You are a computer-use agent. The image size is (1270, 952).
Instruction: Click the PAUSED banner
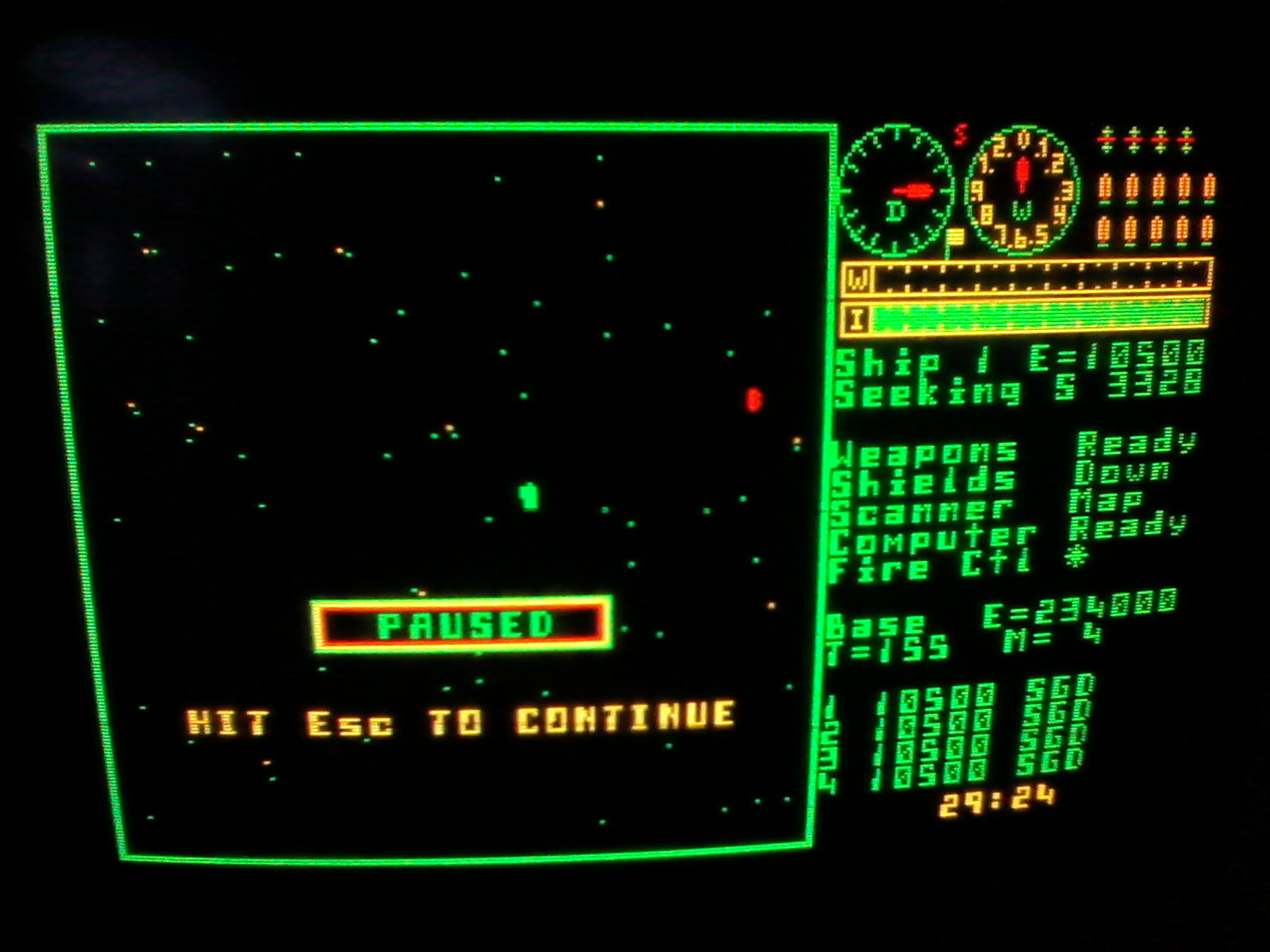click(462, 625)
